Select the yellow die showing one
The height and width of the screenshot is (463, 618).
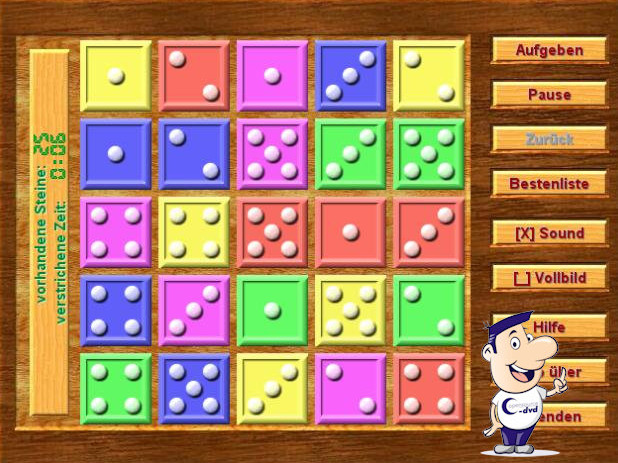click(x=116, y=76)
